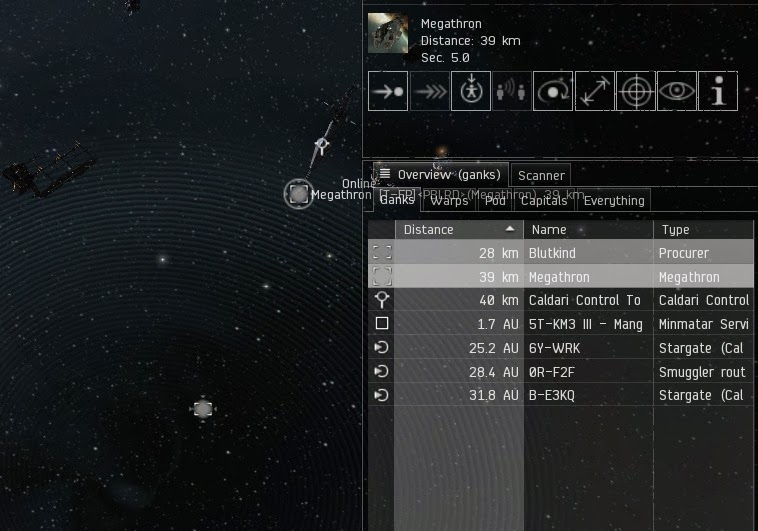Image resolution: width=758 pixels, height=531 pixels.
Task: Select the Blutkind Procurer row
Action: 560,253
